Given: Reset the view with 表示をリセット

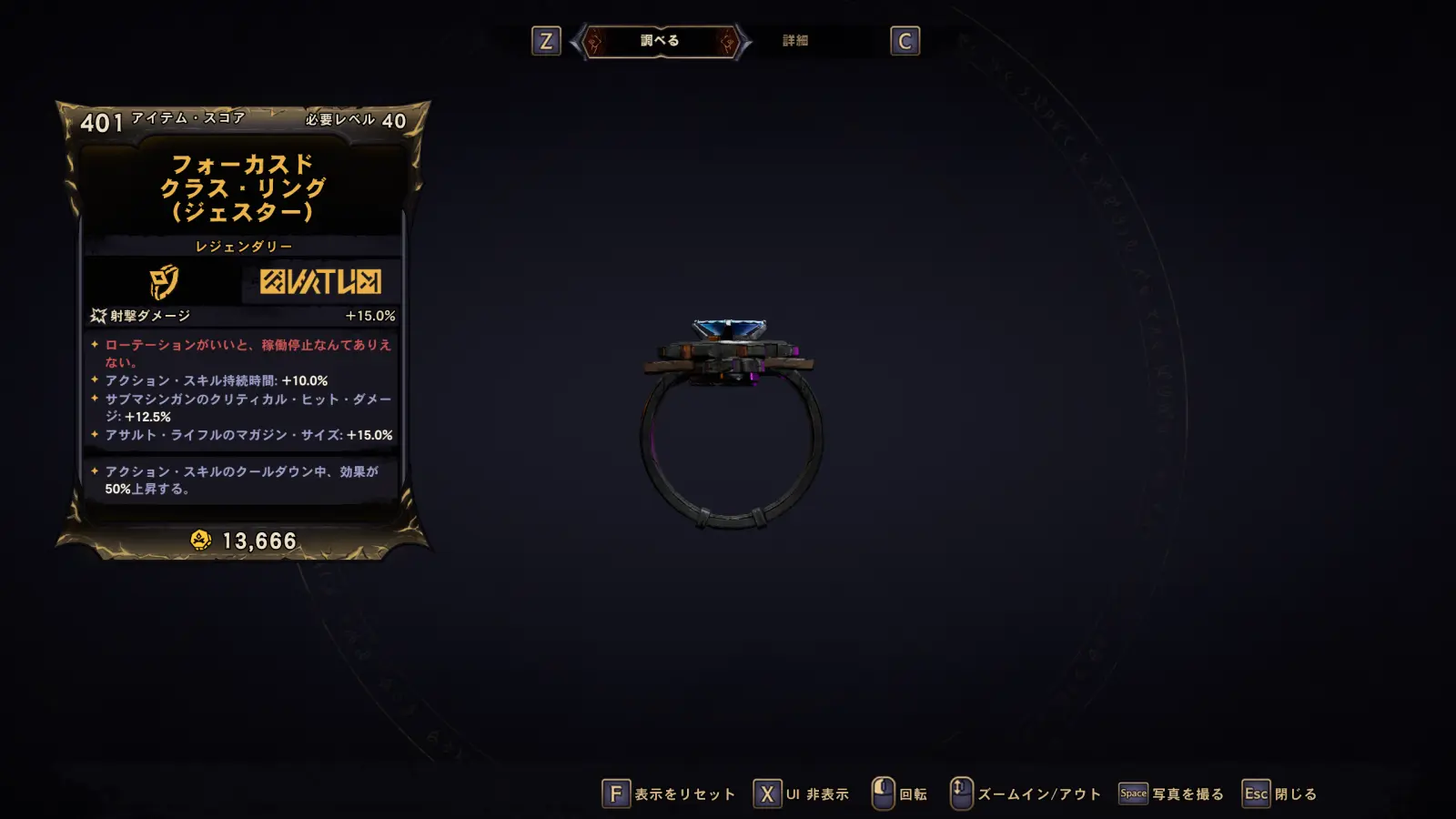Looking at the screenshot, I should [x=669, y=794].
